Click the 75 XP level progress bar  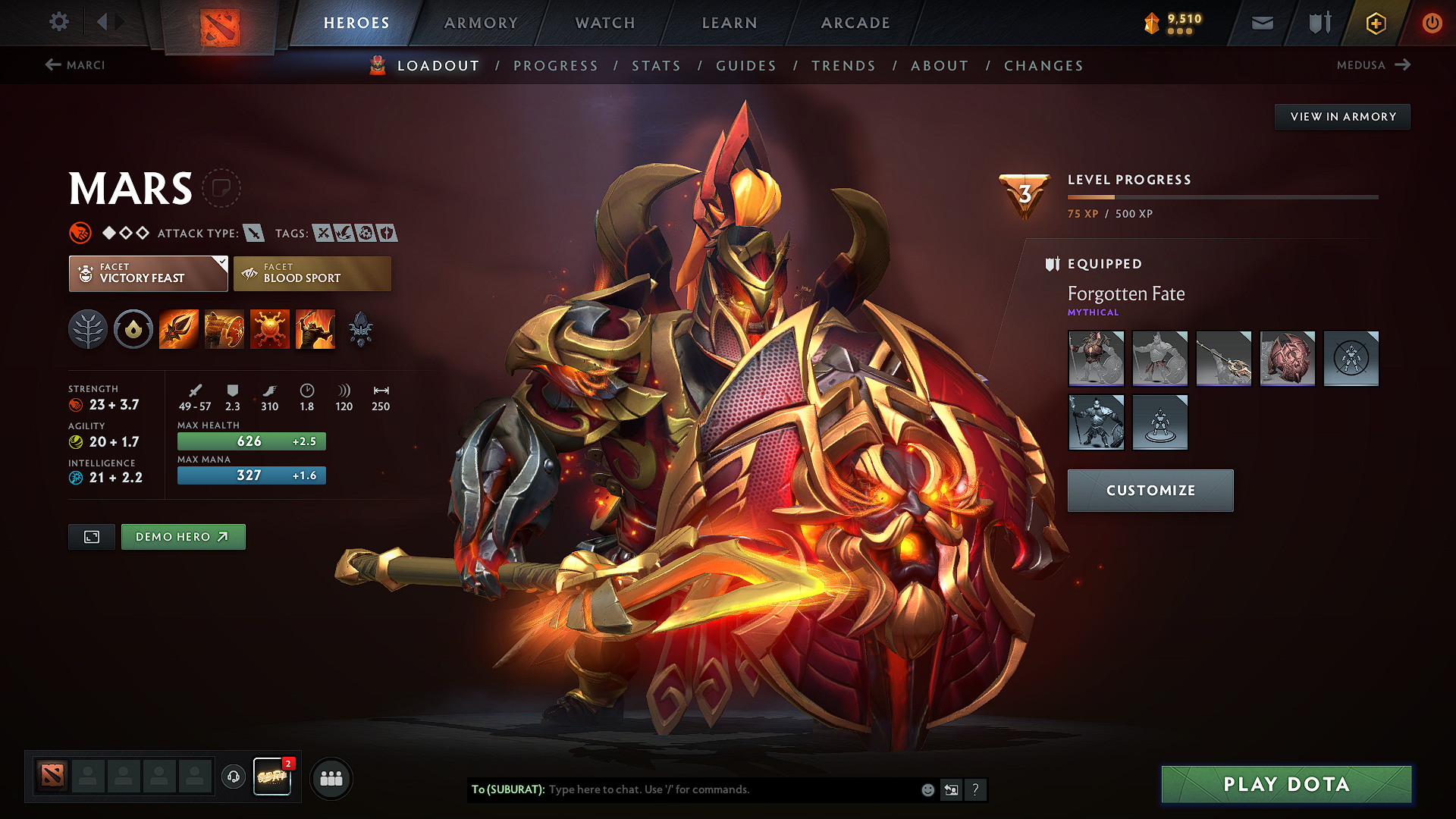pyautogui.click(x=1222, y=197)
